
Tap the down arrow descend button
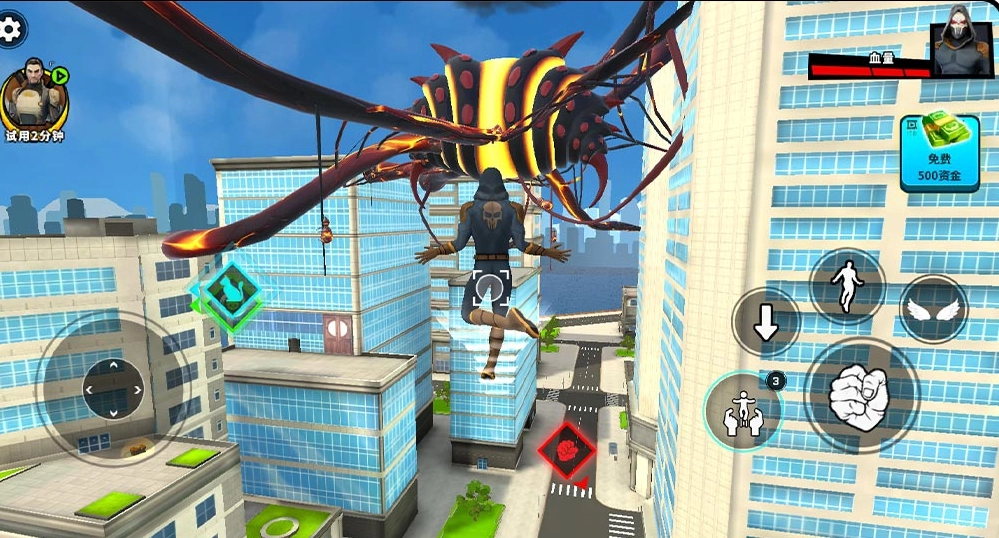pos(766,322)
